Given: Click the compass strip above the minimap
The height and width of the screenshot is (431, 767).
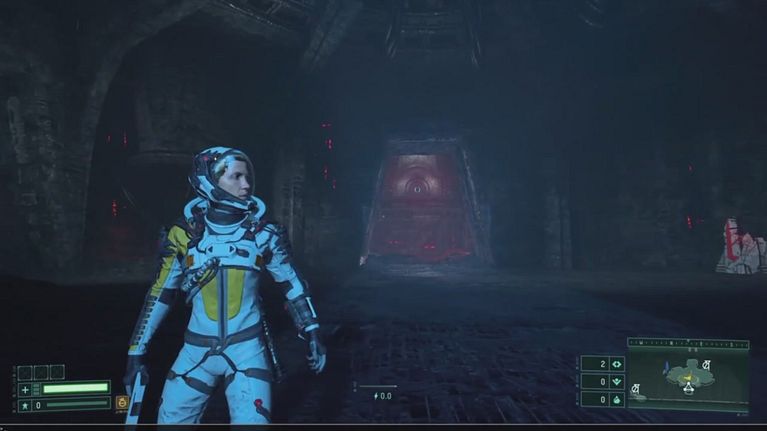Looking at the screenshot, I should (x=687, y=343).
